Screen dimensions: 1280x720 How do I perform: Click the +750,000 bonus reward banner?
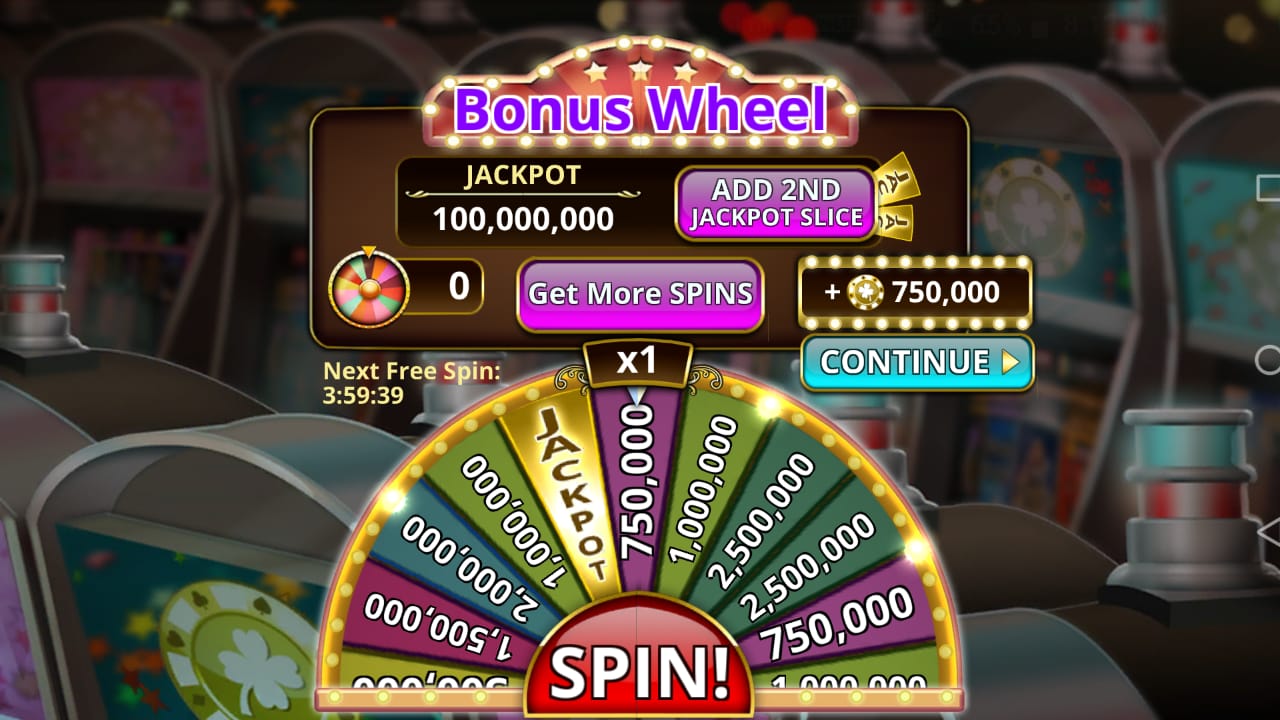[x=917, y=291]
